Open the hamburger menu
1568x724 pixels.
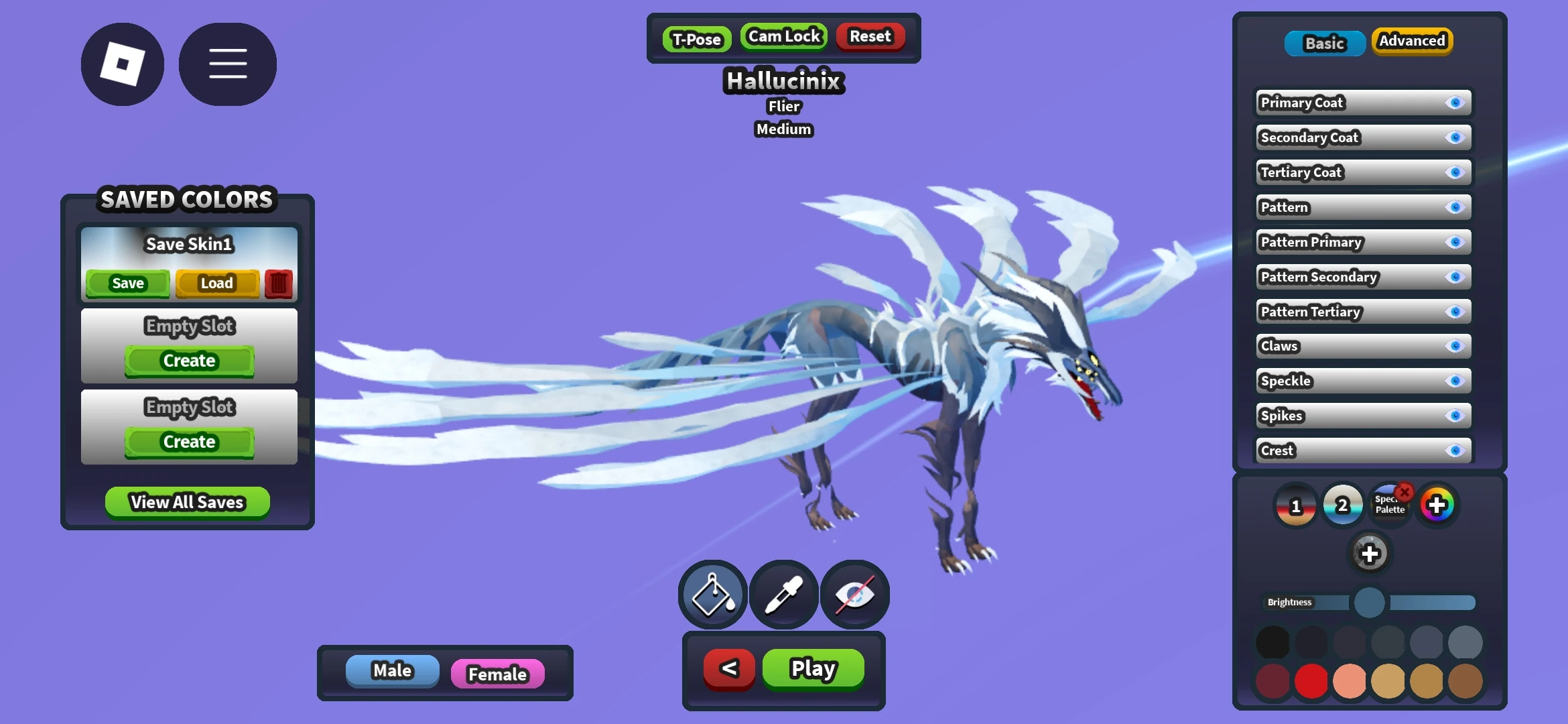tap(227, 63)
